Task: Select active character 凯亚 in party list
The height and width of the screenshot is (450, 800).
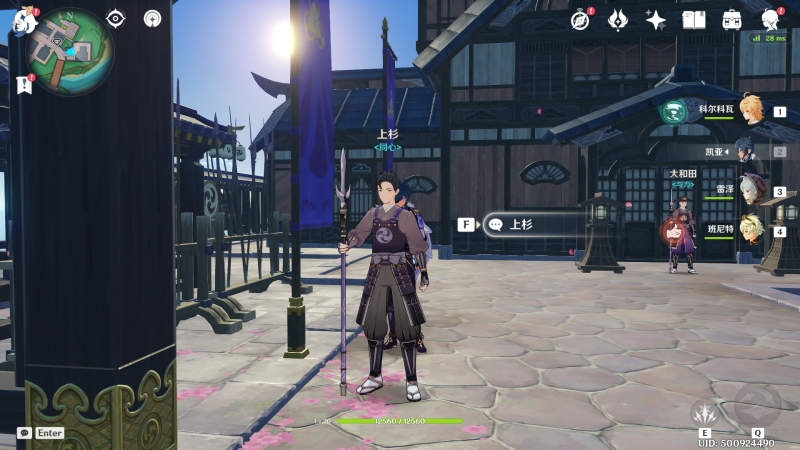Action: point(750,152)
